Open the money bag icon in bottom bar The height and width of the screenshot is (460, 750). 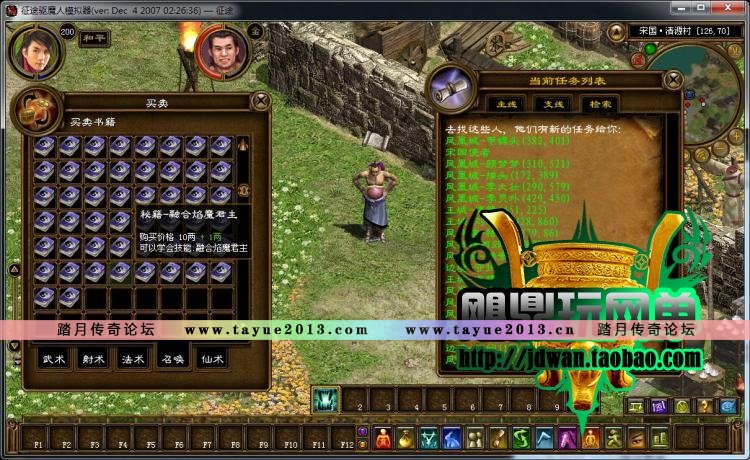(405, 438)
